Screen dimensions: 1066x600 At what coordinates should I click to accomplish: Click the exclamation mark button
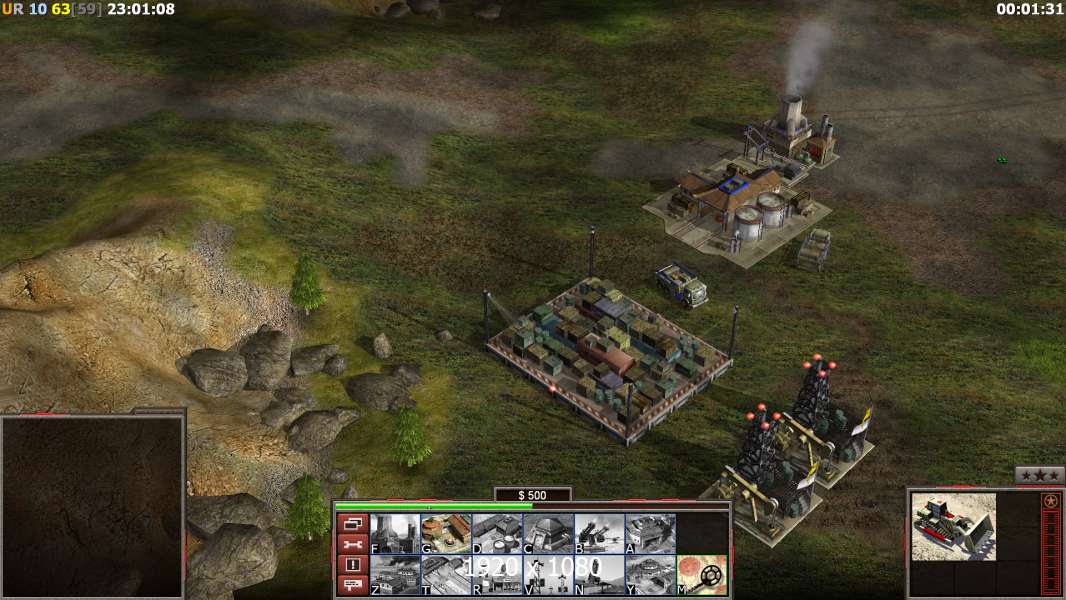(x=352, y=565)
